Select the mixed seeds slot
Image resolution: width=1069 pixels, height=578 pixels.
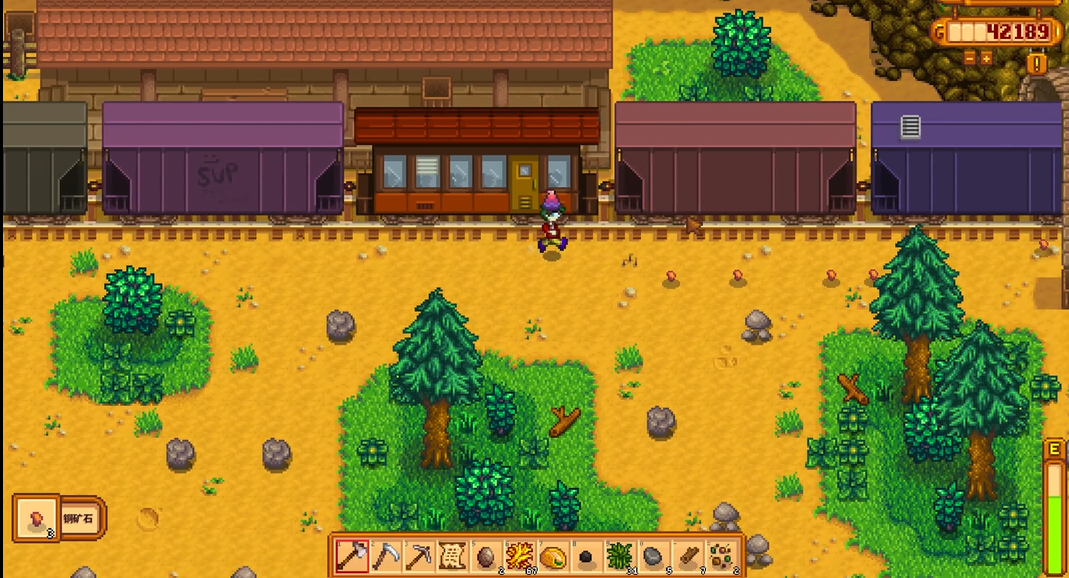click(x=720, y=555)
